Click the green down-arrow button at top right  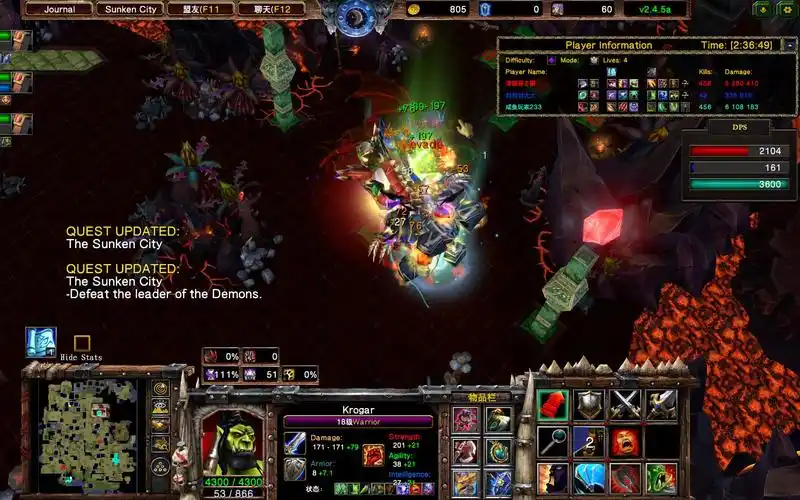pos(762,9)
